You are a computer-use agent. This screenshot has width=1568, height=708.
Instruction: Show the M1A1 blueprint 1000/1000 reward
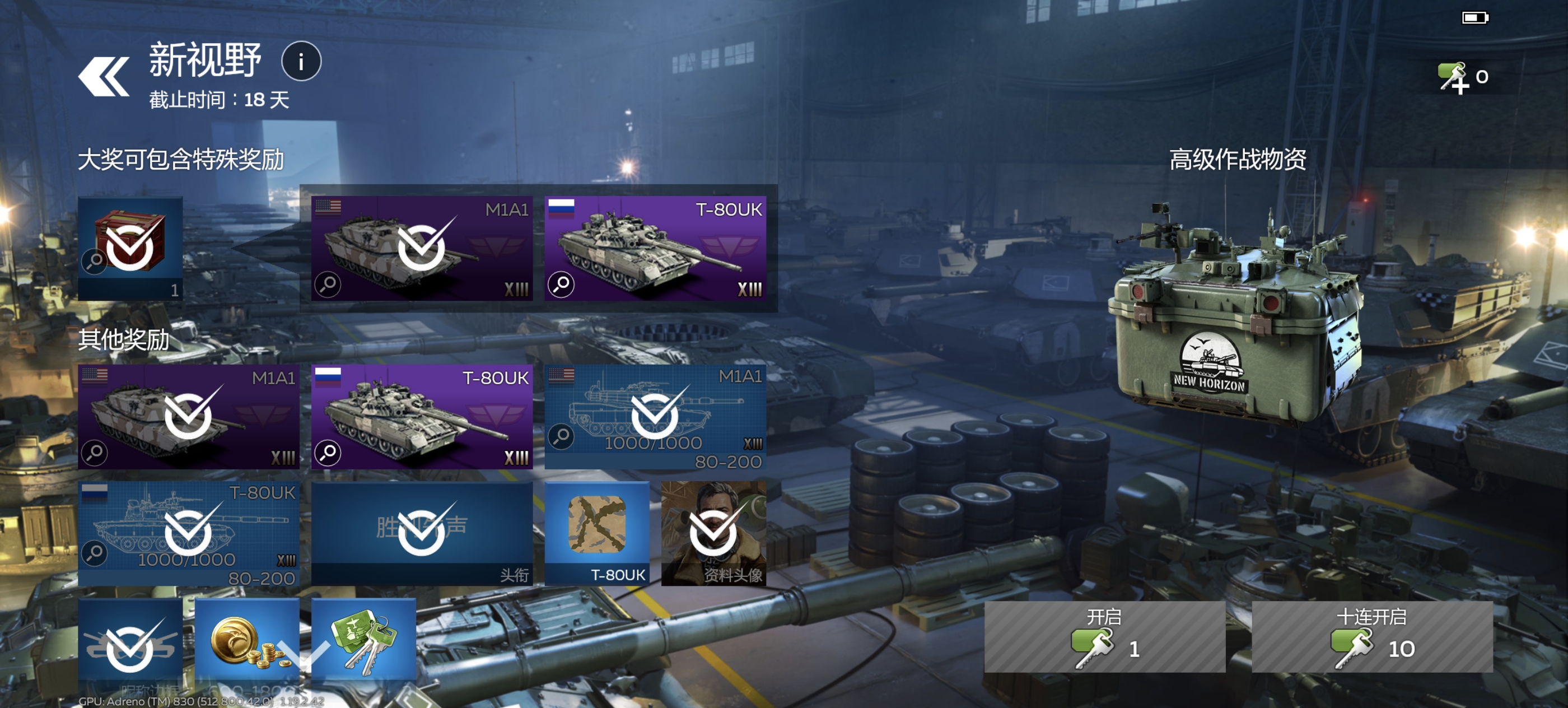tap(655, 417)
